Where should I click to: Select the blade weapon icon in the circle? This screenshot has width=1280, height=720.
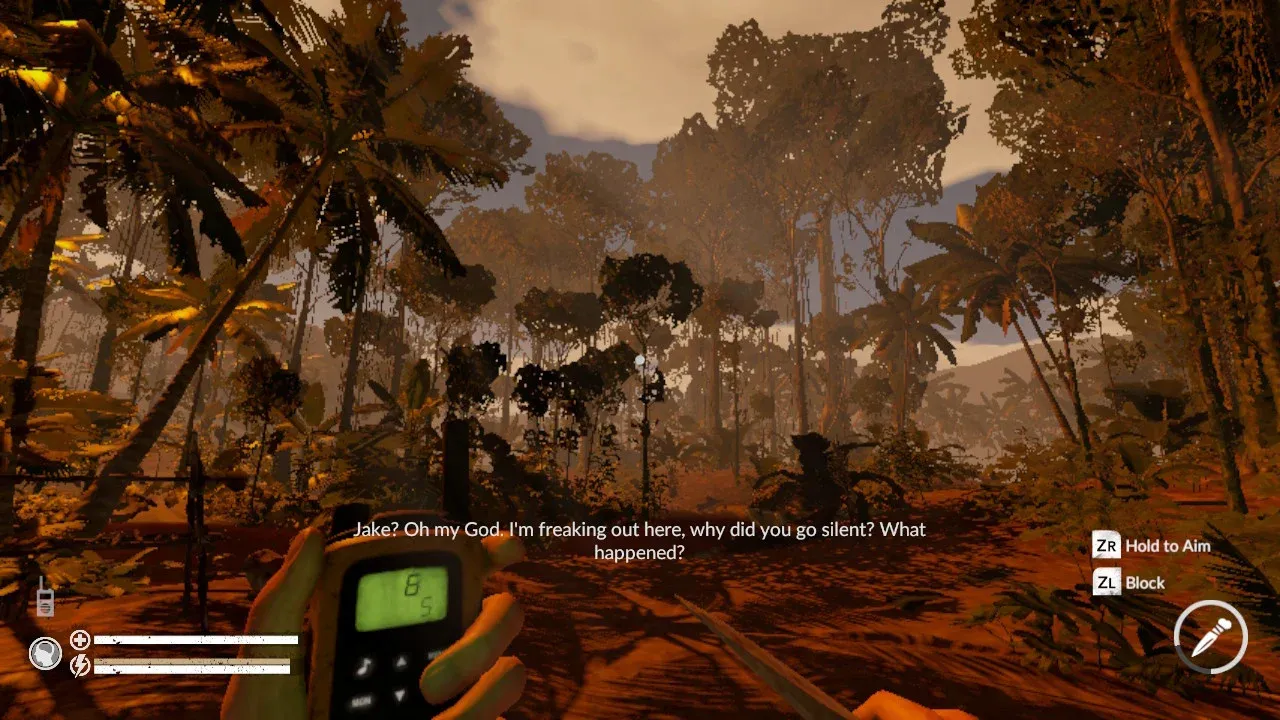click(1211, 637)
